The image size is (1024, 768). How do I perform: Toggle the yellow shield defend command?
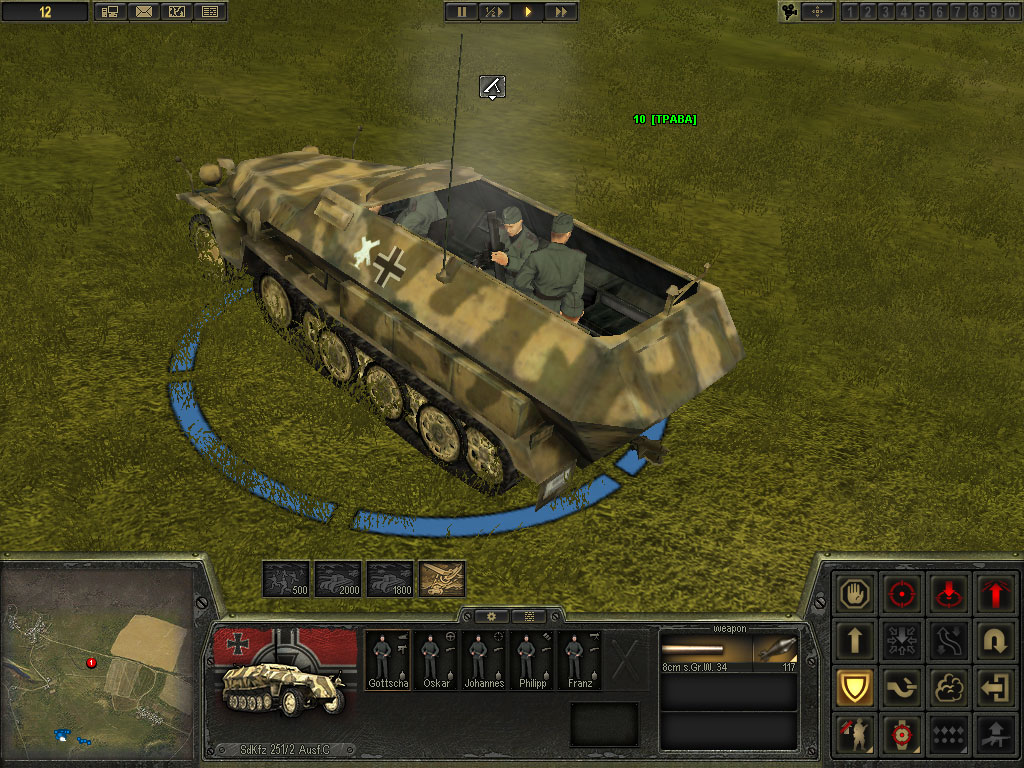tap(857, 688)
